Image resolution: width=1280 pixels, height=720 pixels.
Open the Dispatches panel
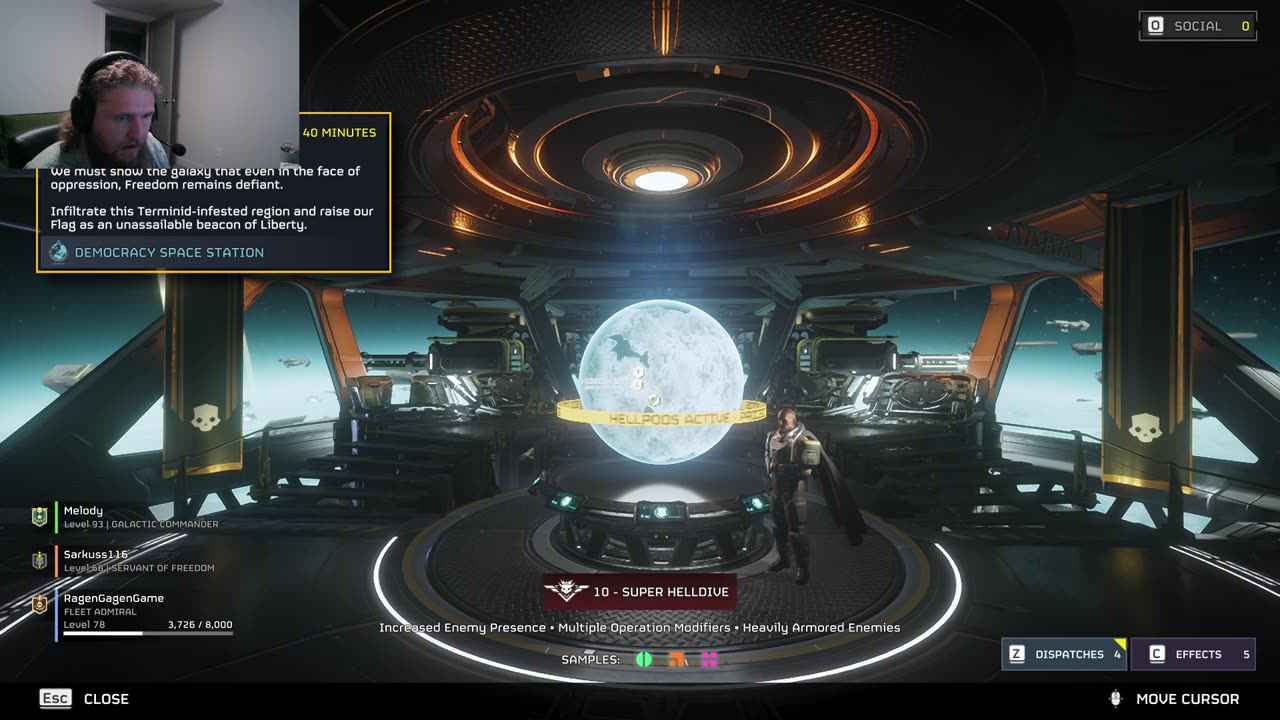pyautogui.click(x=1064, y=654)
